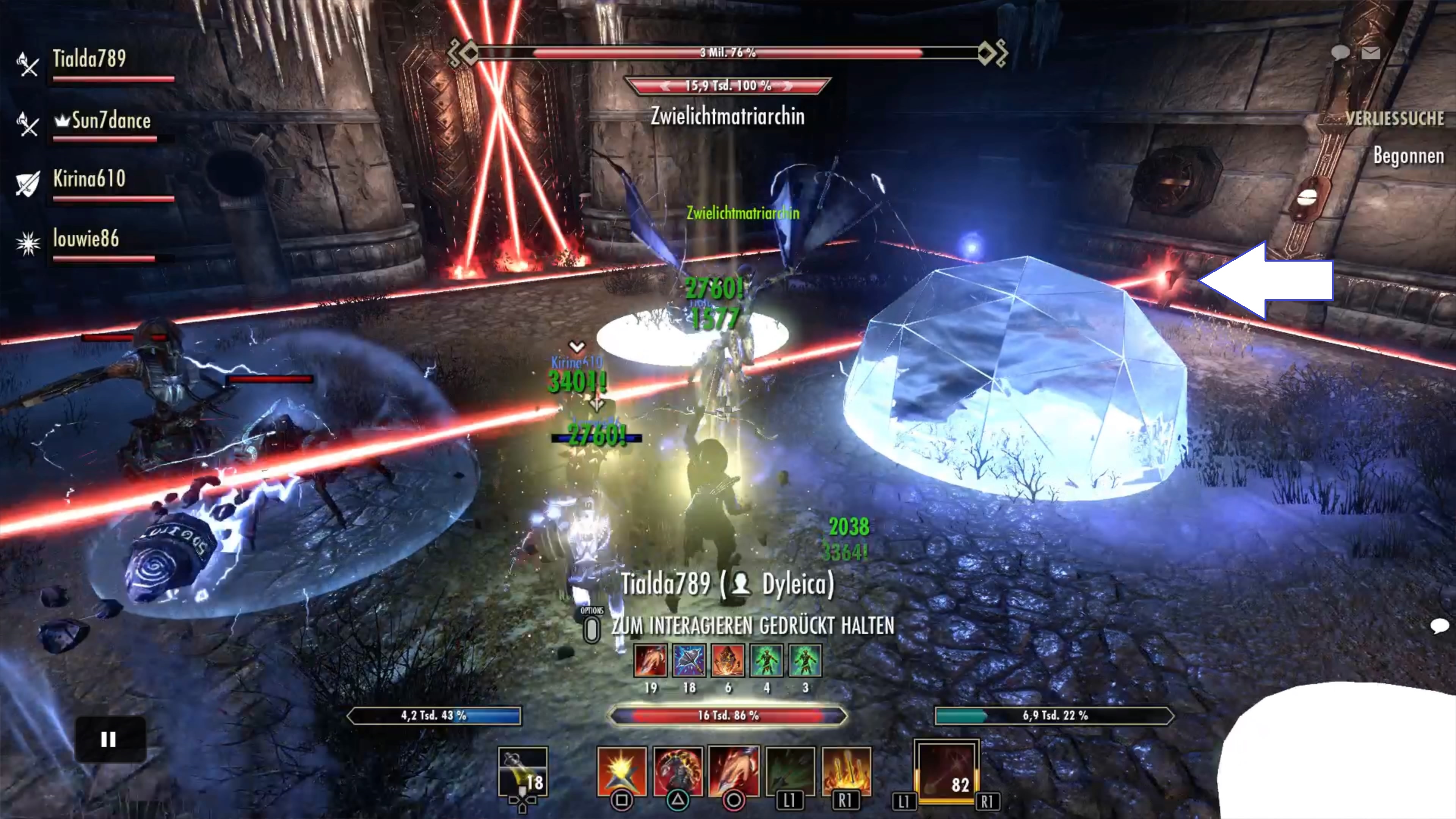Open the mail envelope notification
The width and height of the screenshot is (1456, 819).
(1371, 53)
